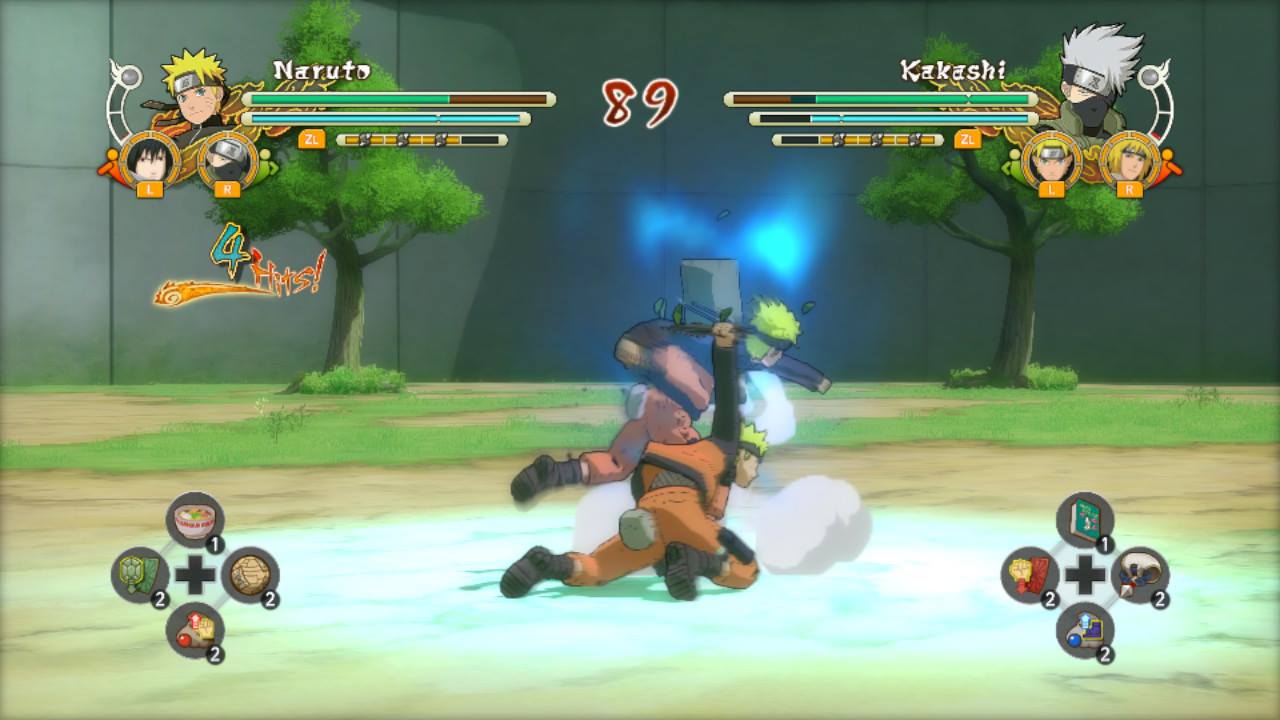This screenshot has width=1280, height=720.
Task: Use the paper bomb ball item
Action: pos(252,573)
